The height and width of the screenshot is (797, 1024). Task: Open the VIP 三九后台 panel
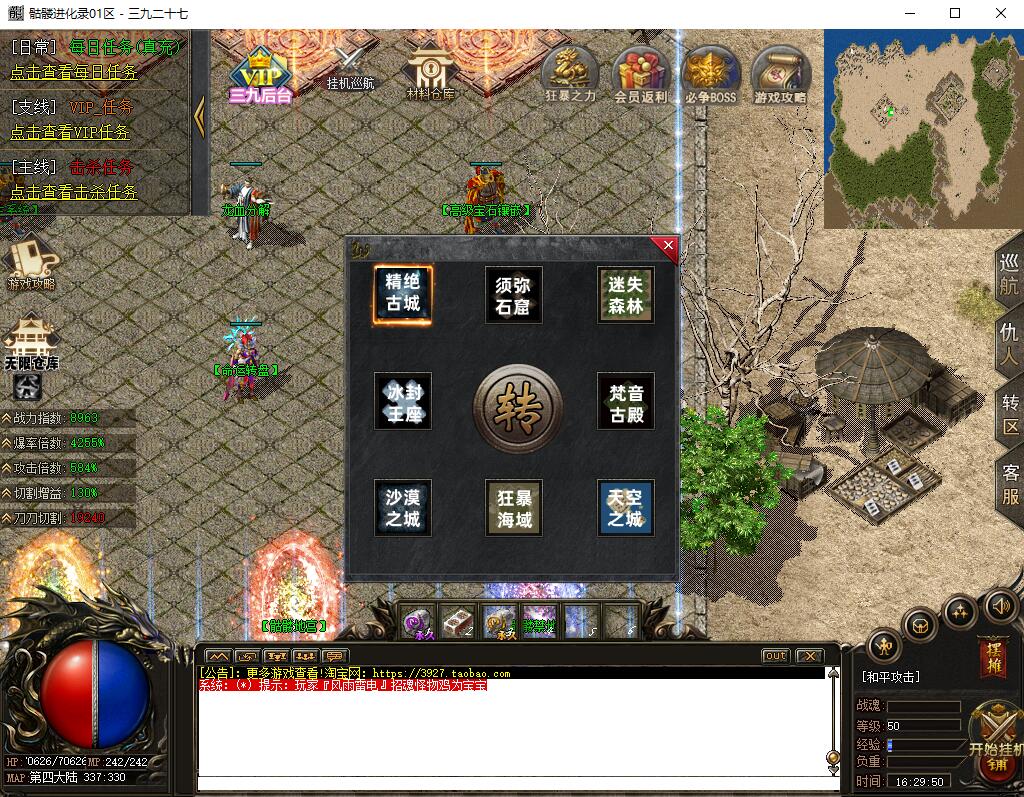tap(260, 73)
